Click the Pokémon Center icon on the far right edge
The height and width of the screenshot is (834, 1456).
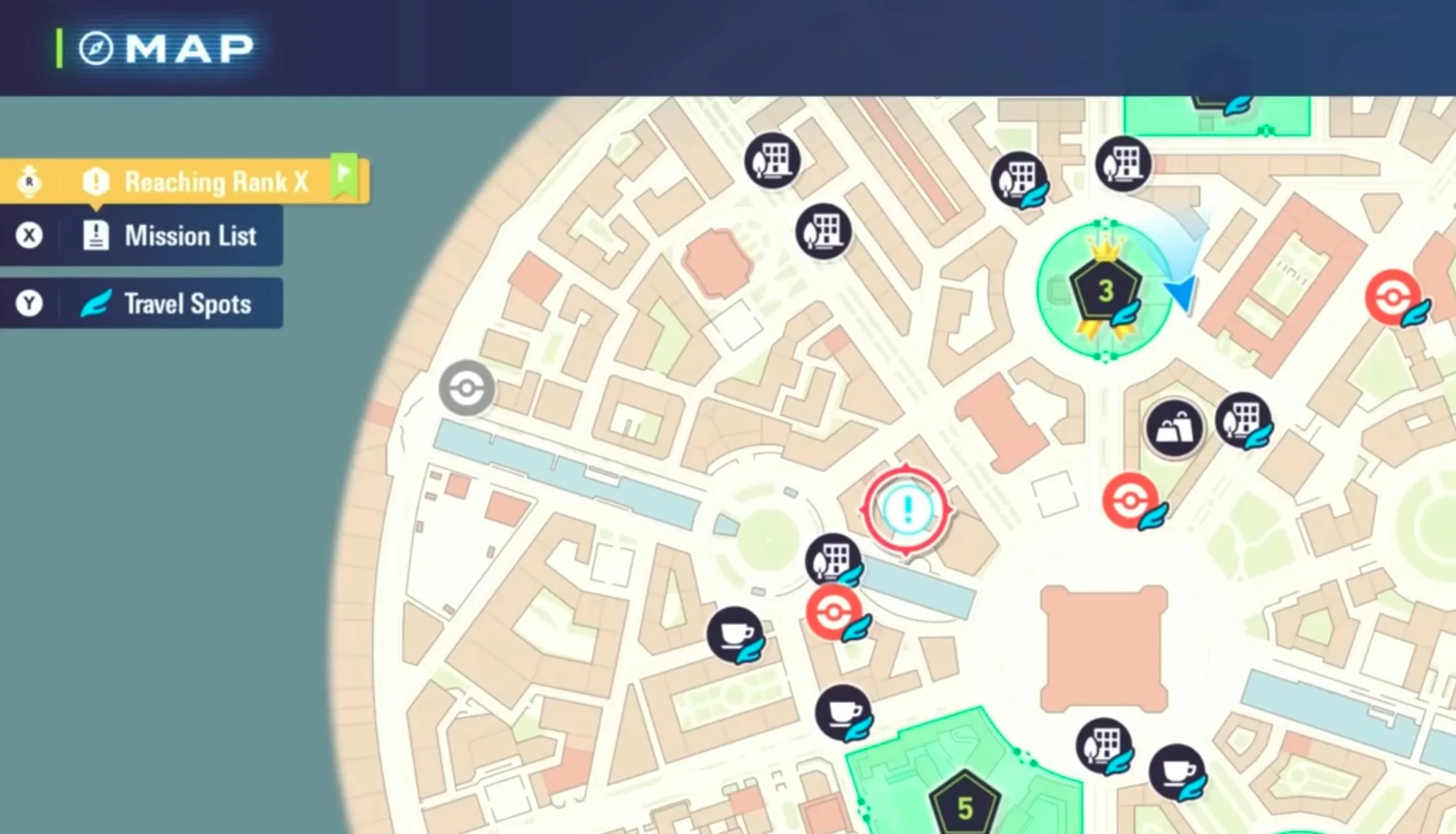click(x=1393, y=298)
